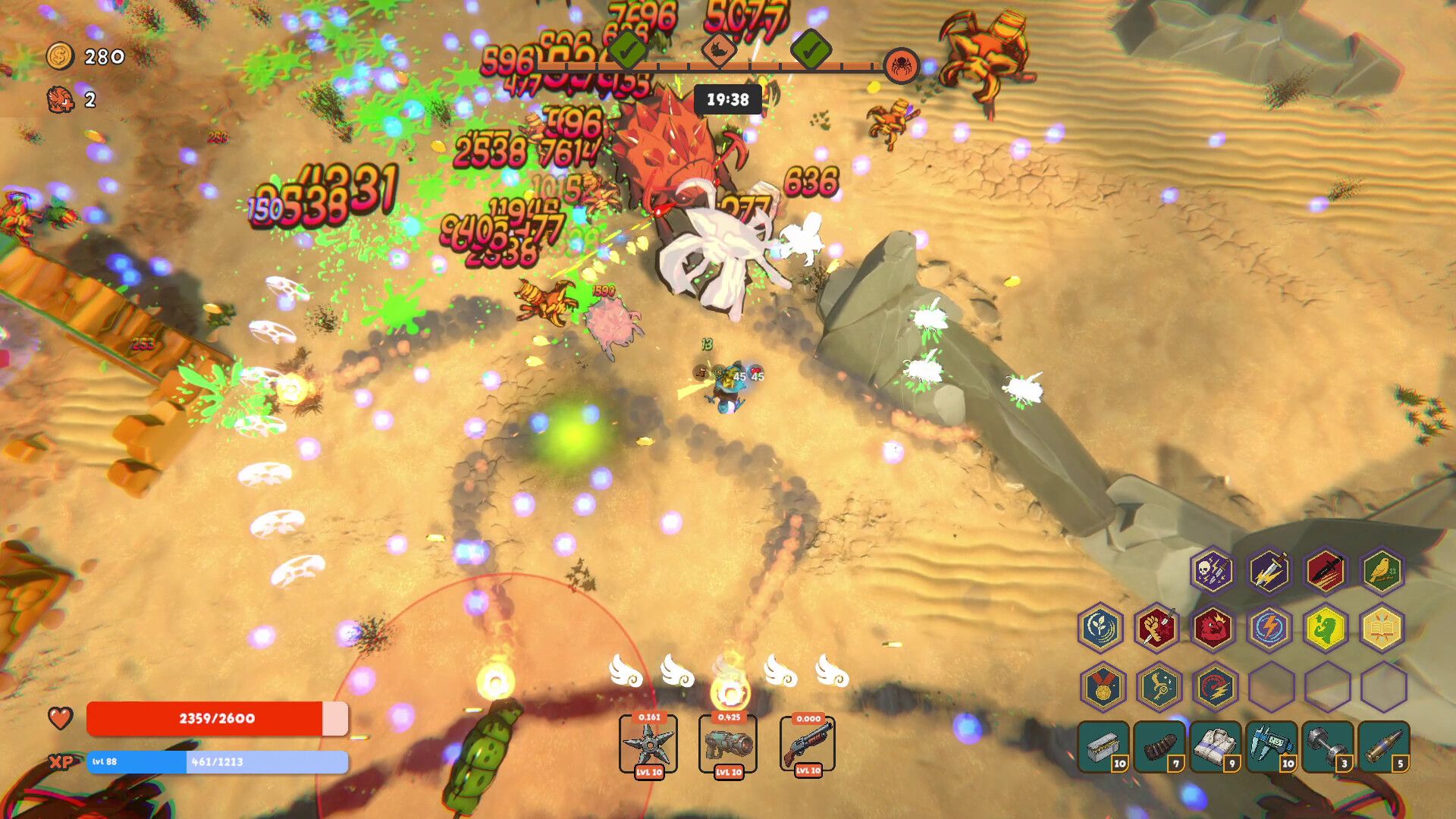Click the medal perk icon
Viewport: 1456px width, 819px height.
(1103, 686)
